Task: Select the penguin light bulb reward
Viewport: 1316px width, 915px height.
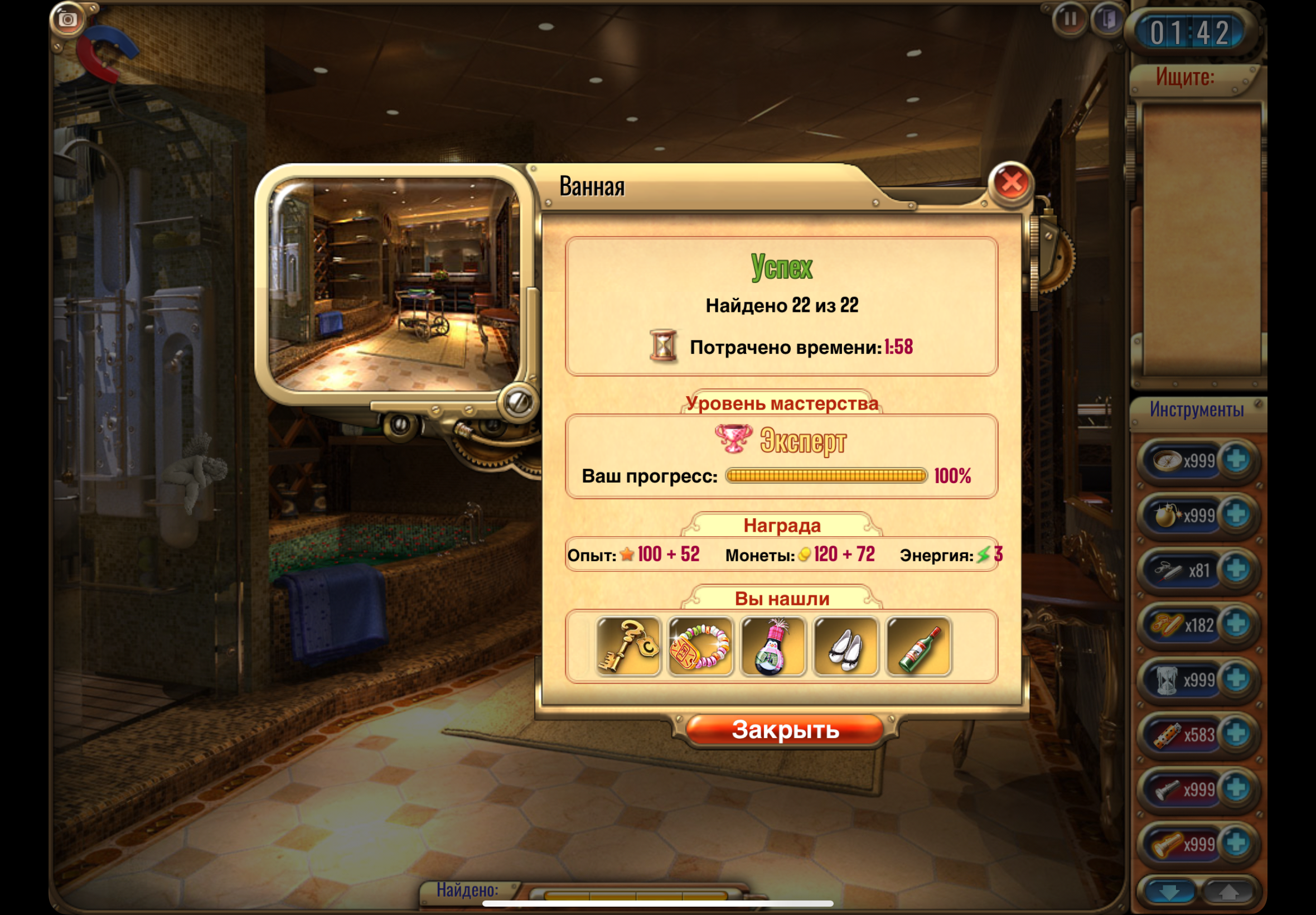Action: coord(773,647)
